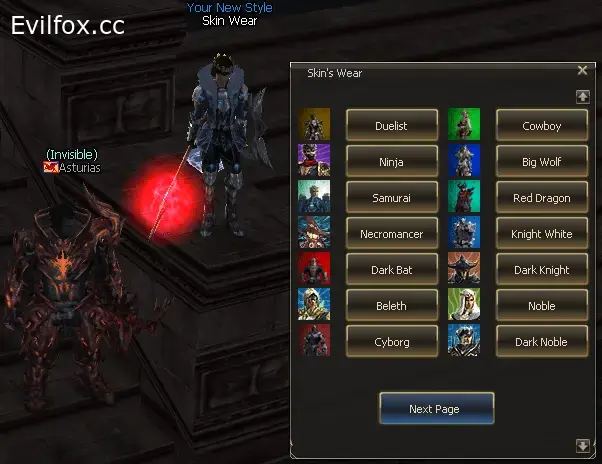Equip the Cyborg skin

[x=392, y=342]
